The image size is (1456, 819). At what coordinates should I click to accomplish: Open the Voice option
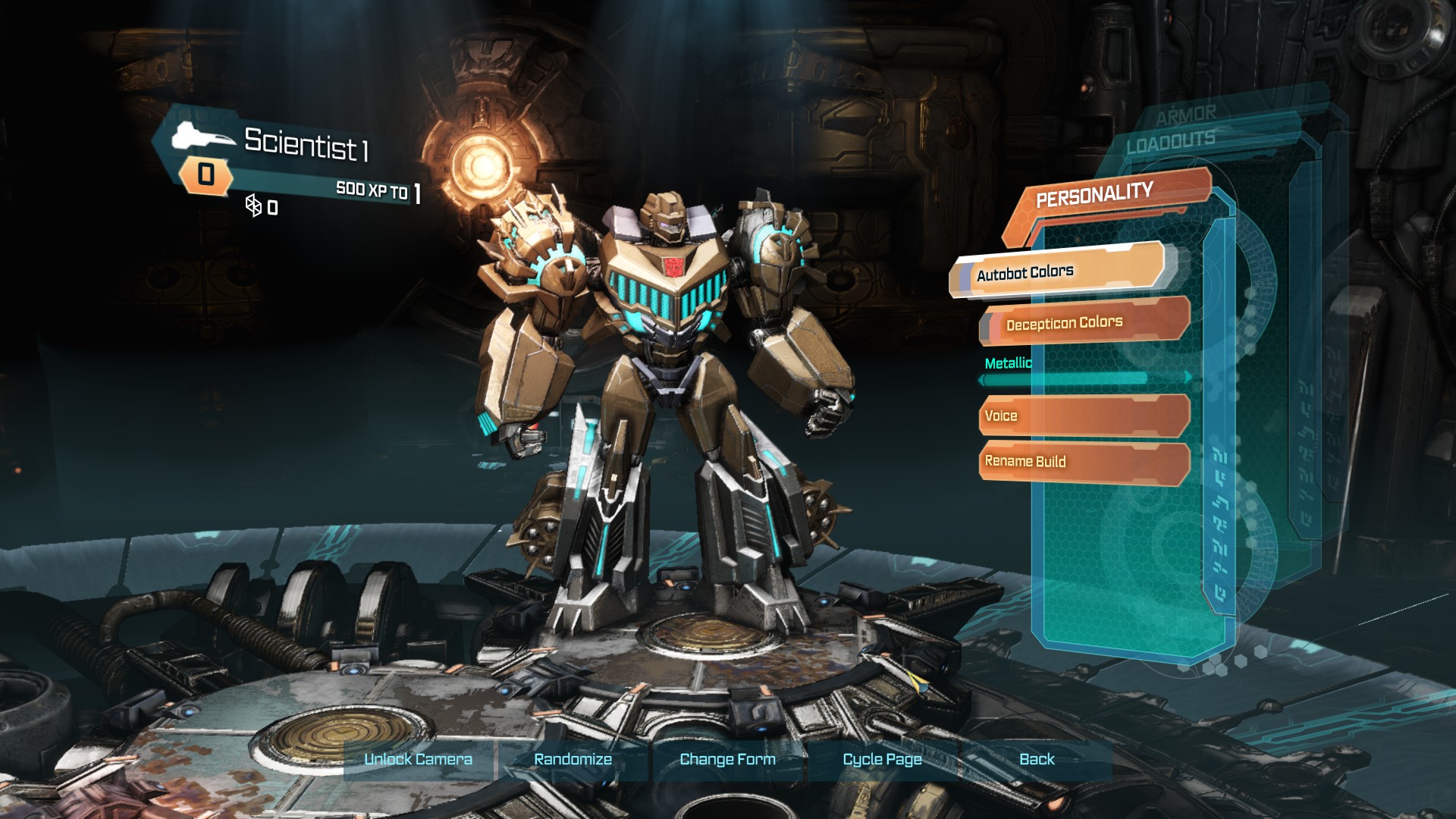(1084, 416)
